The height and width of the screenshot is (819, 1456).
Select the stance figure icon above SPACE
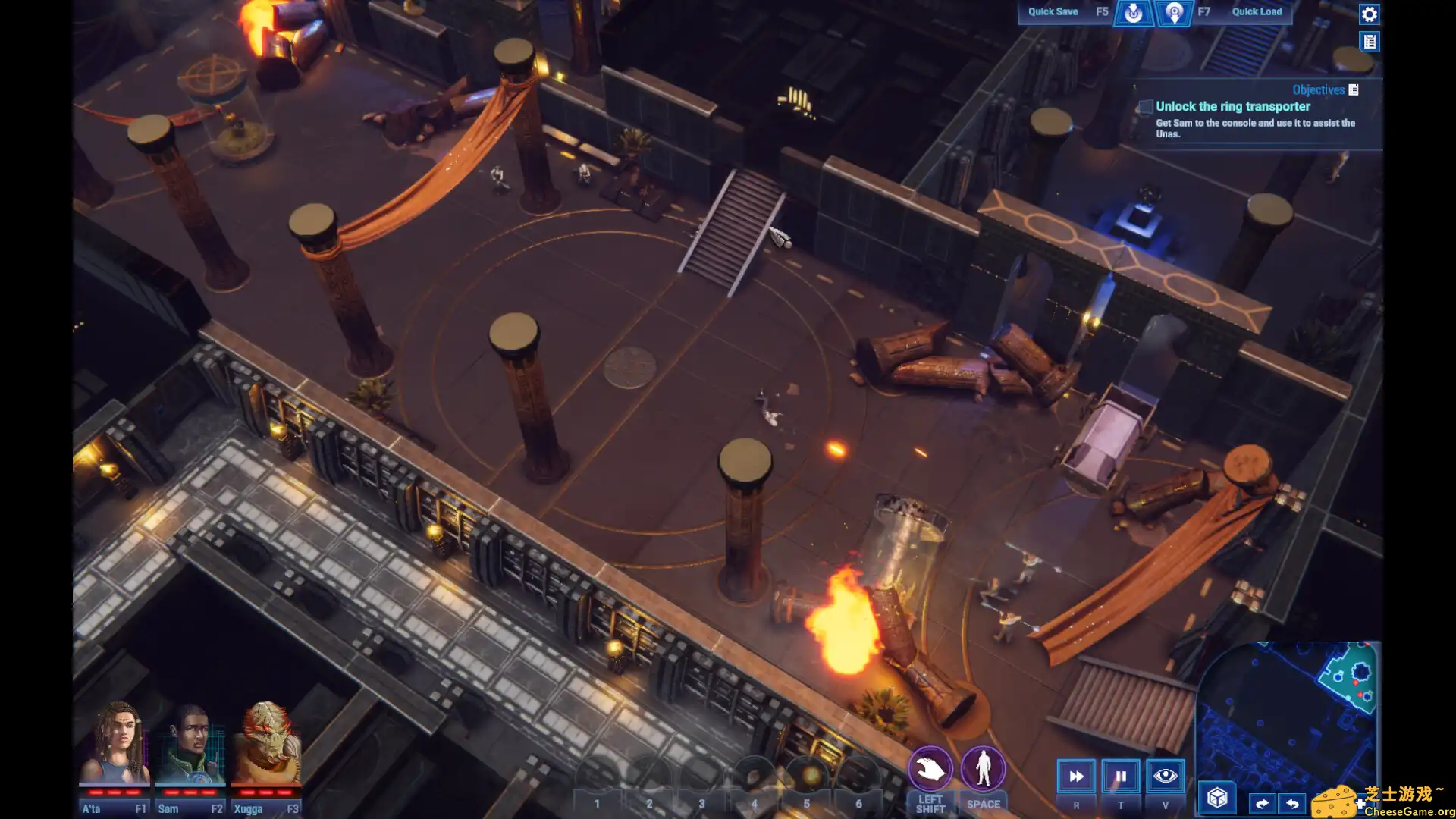pyautogui.click(x=983, y=767)
